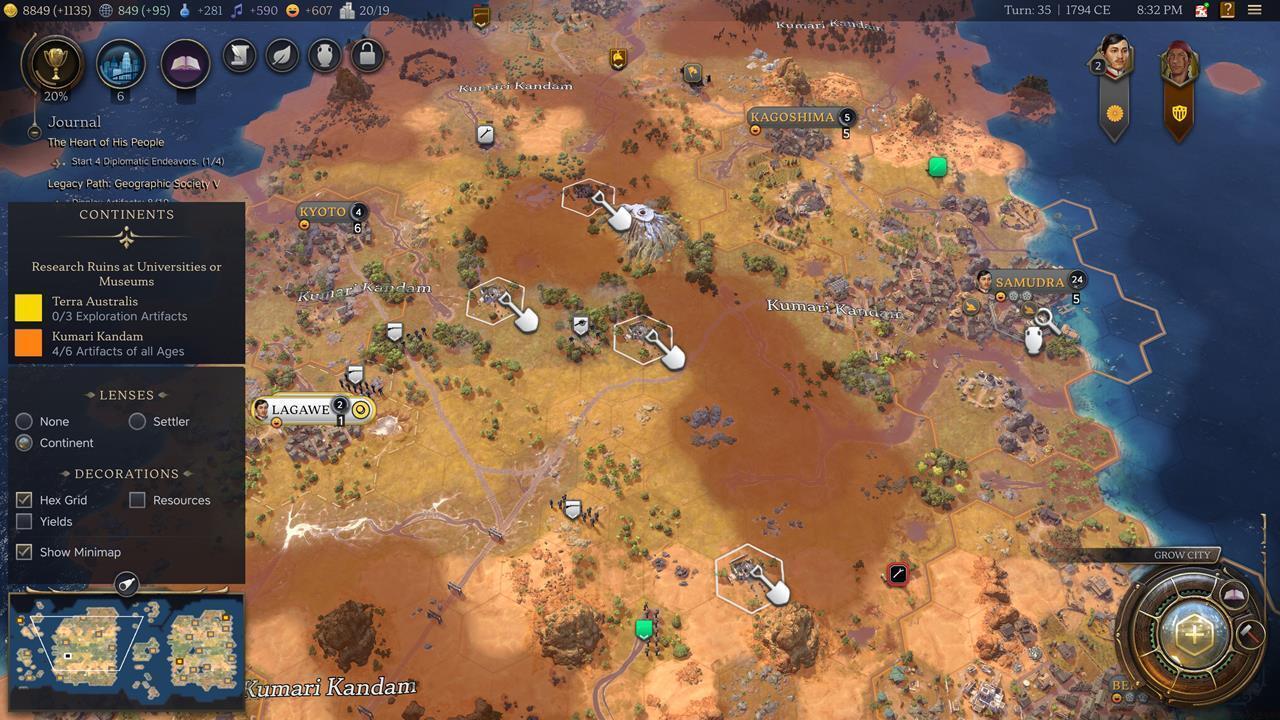Select the scroll icon in the top toolbar
The image size is (1280, 720).
coord(239,56)
